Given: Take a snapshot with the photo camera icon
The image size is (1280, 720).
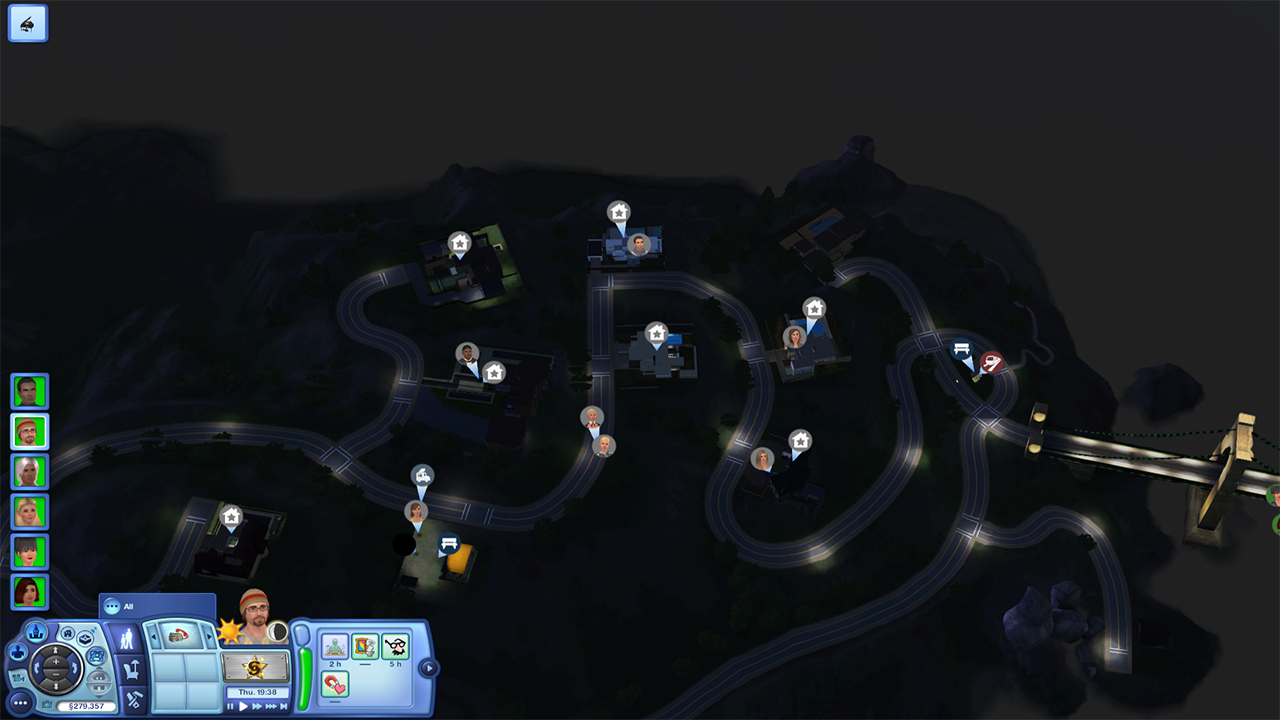Looking at the screenshot, I should (x=47, y=703).
